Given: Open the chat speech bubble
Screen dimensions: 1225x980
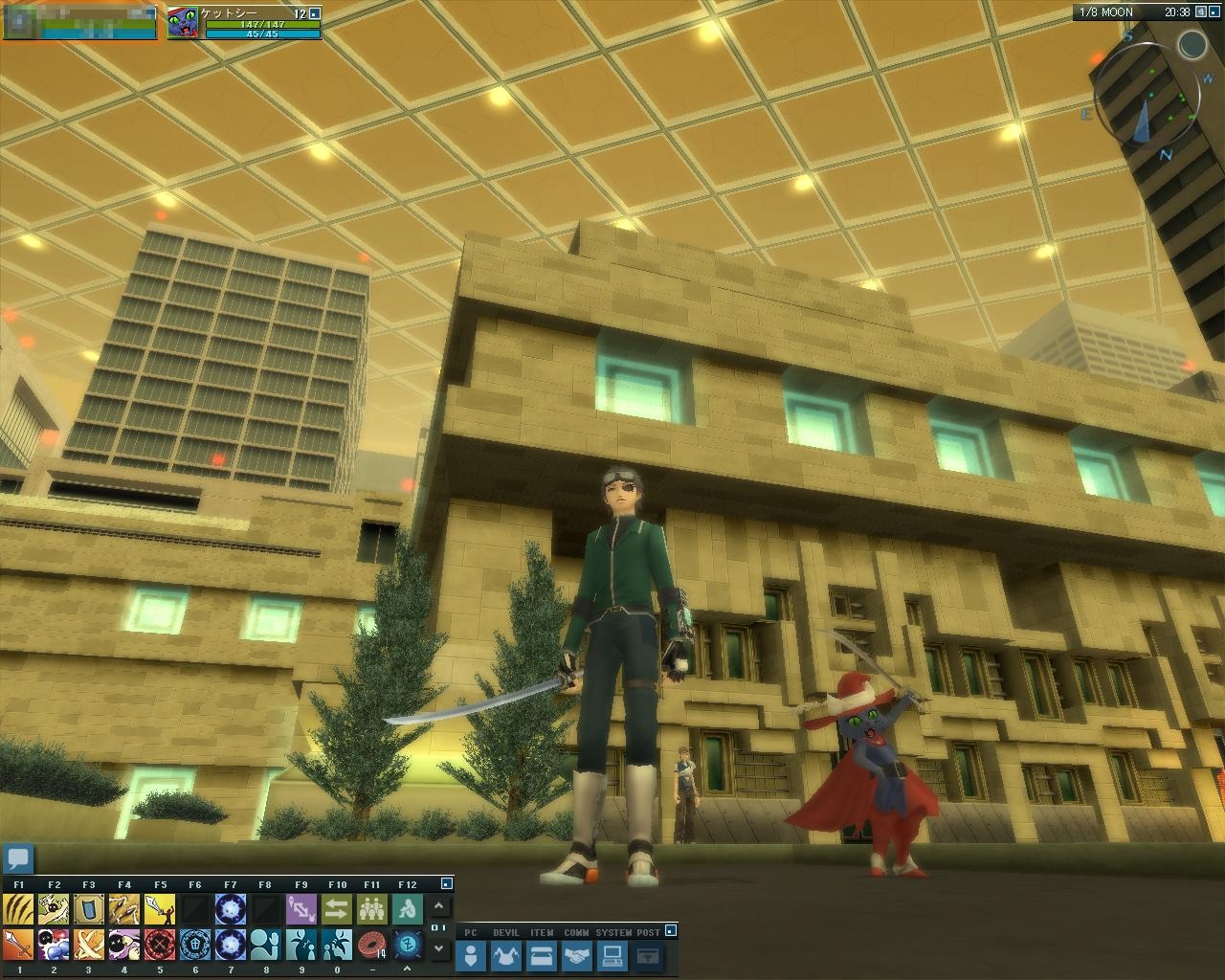Looking at the screenshot, I should 19,857.
